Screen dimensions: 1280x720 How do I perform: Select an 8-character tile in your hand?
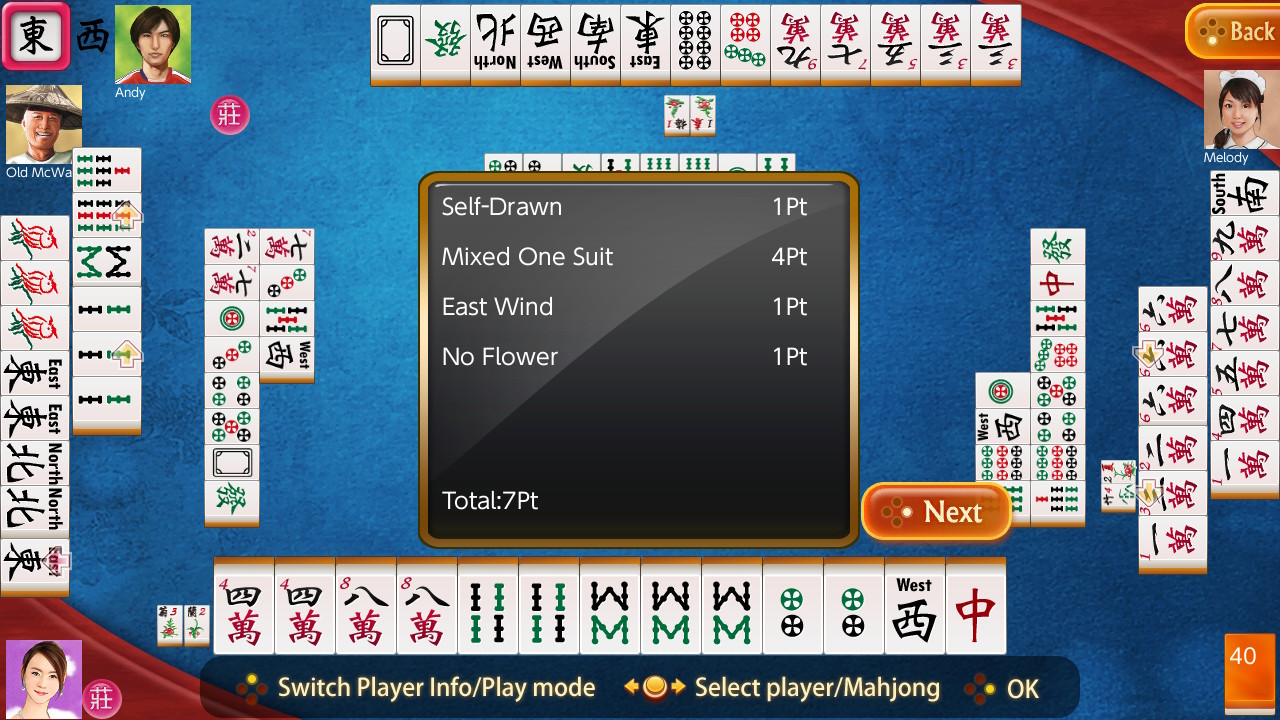(365, 608)
